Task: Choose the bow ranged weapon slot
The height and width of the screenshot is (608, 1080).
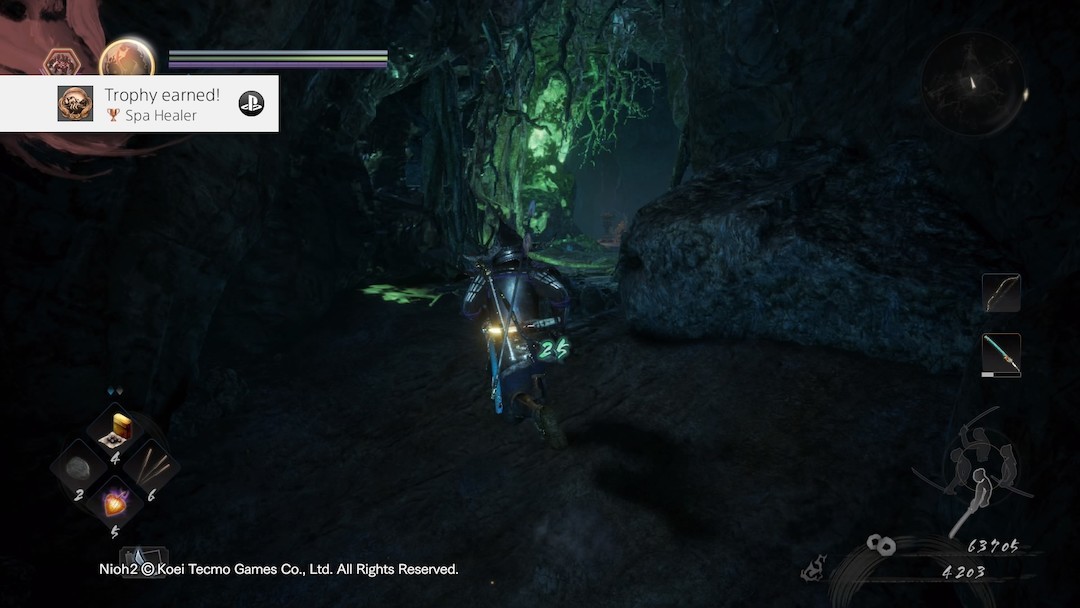Action: [1001, 293]
